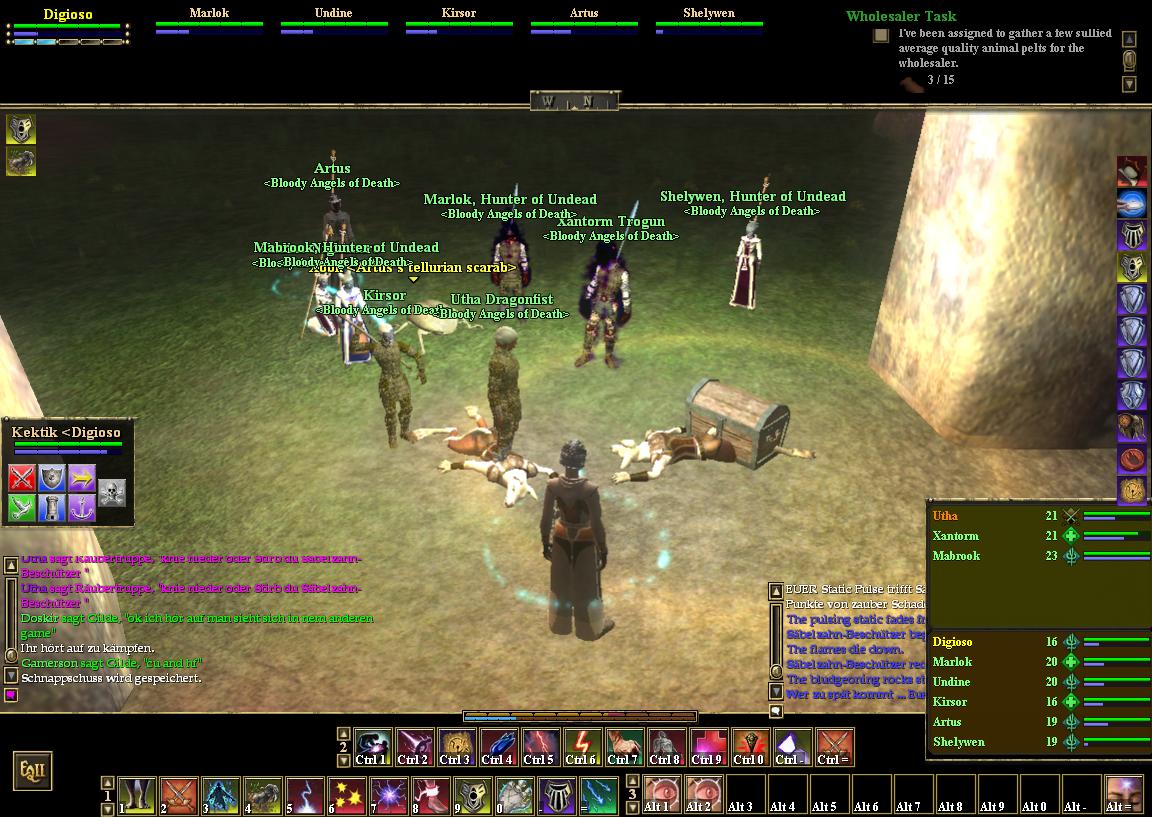Click the Wholesaler Task quest title

click(x=900, y=16)
